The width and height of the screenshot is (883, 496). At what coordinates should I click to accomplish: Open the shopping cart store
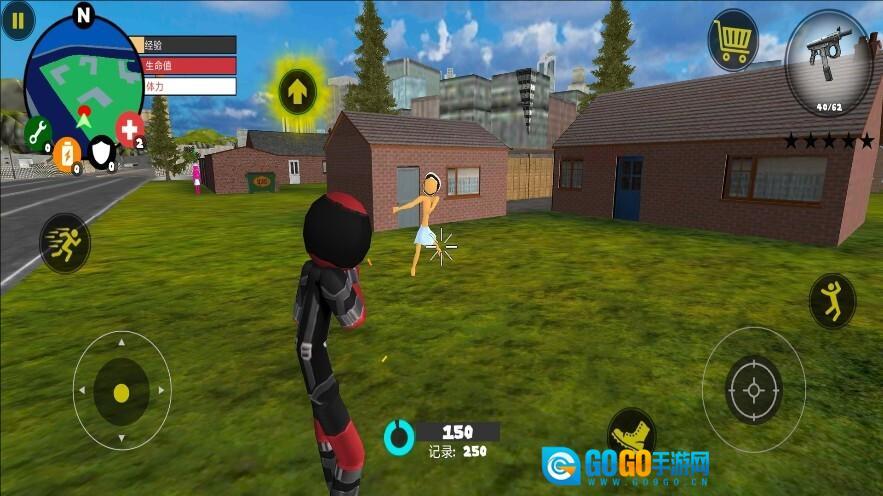click(733, 40)
